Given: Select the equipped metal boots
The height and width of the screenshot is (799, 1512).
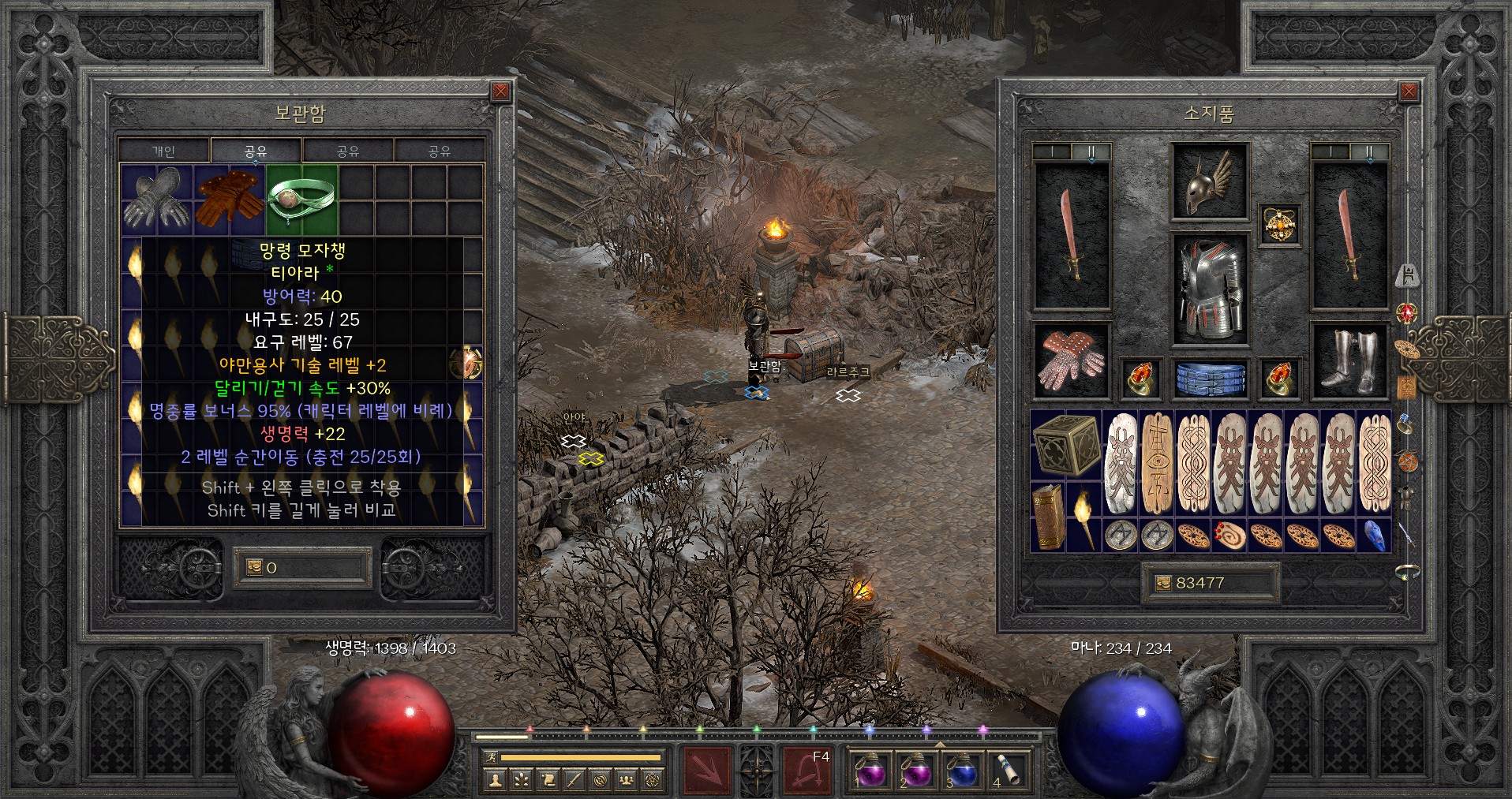Looking at the screenshot, I should click(1349, 361).
